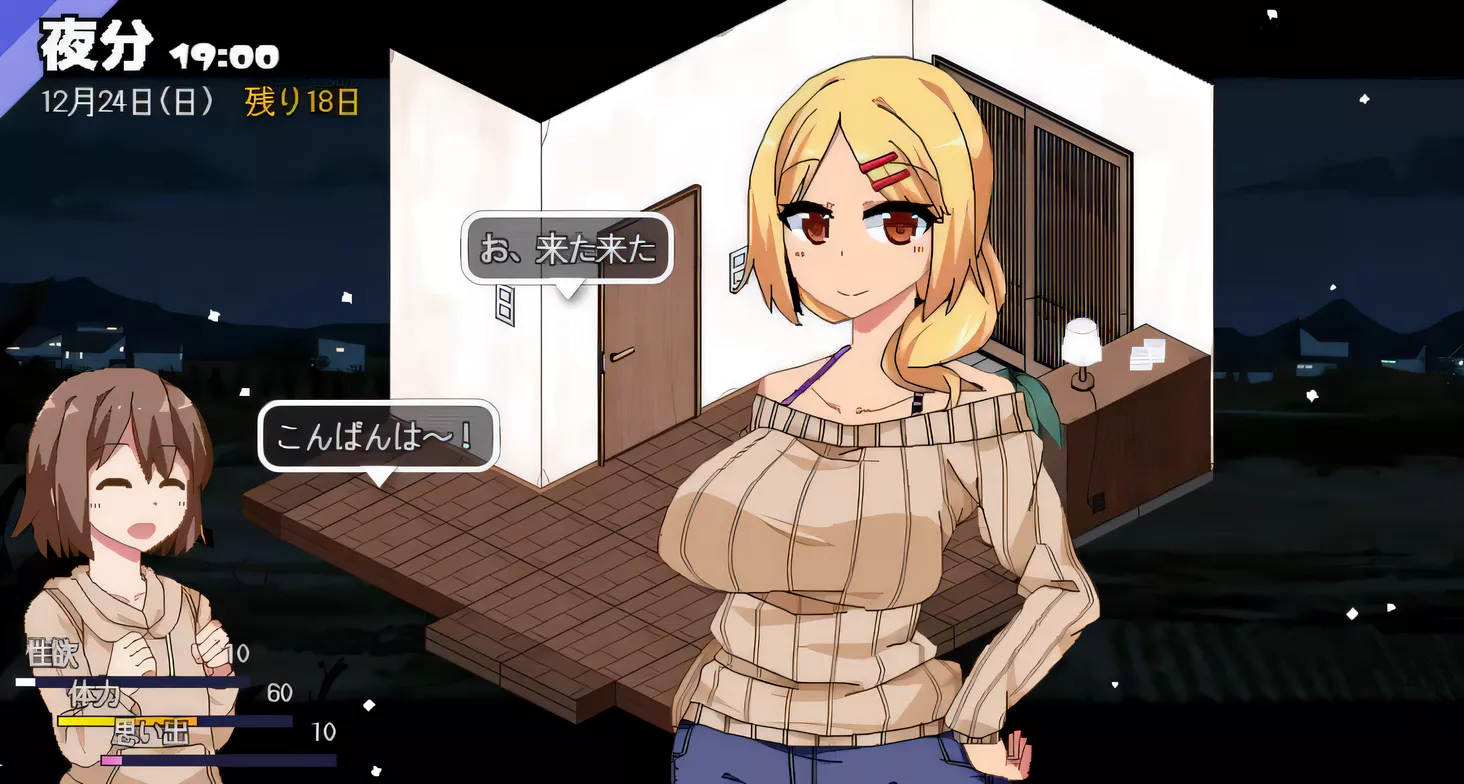This screenshot has height=784, width=1464.
Task: Click the 19:00 clock display
Action: click(227, 56)
